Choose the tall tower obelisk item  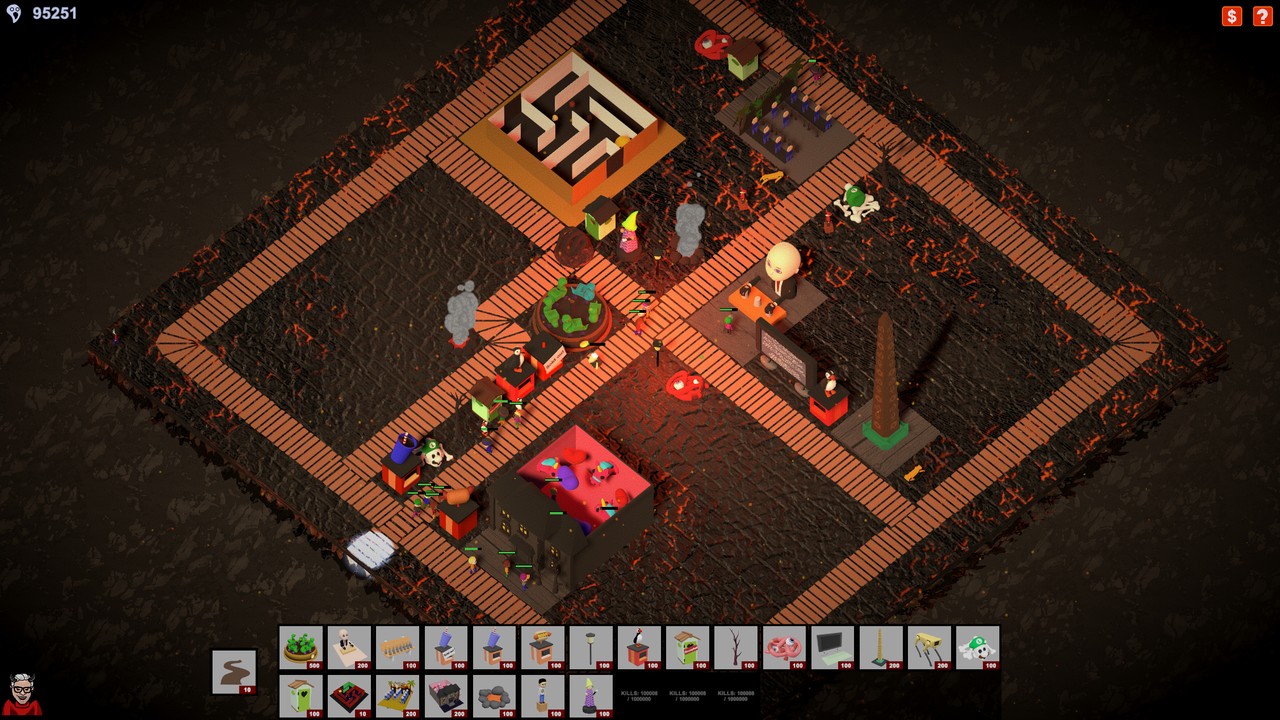[x=881, y=647]
